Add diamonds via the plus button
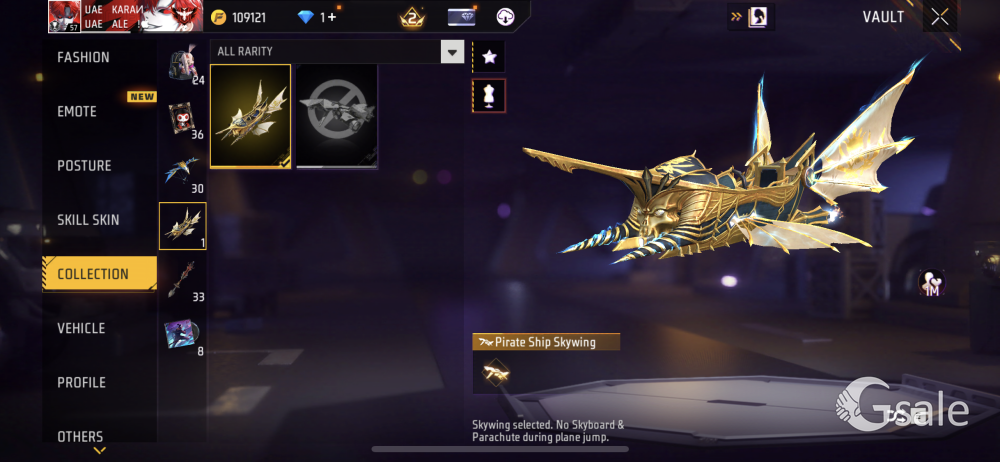Viewport: 1000px width, 462px height. [x=332, y=17]
